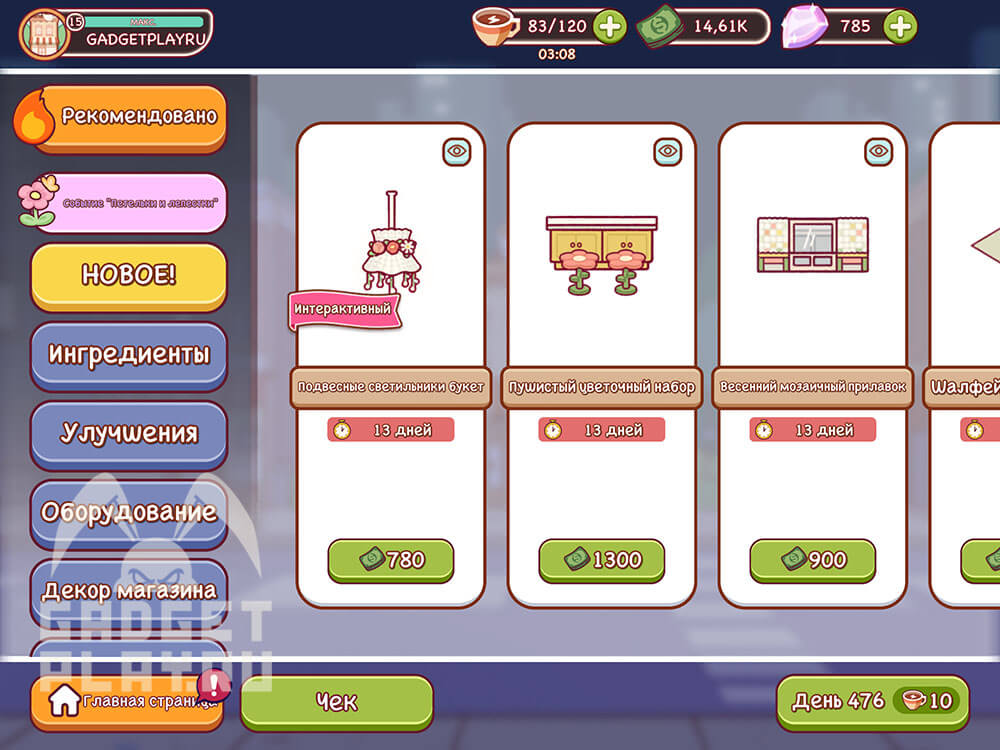
Task: Add more purple gems with plus button
Action: point(901,27)
